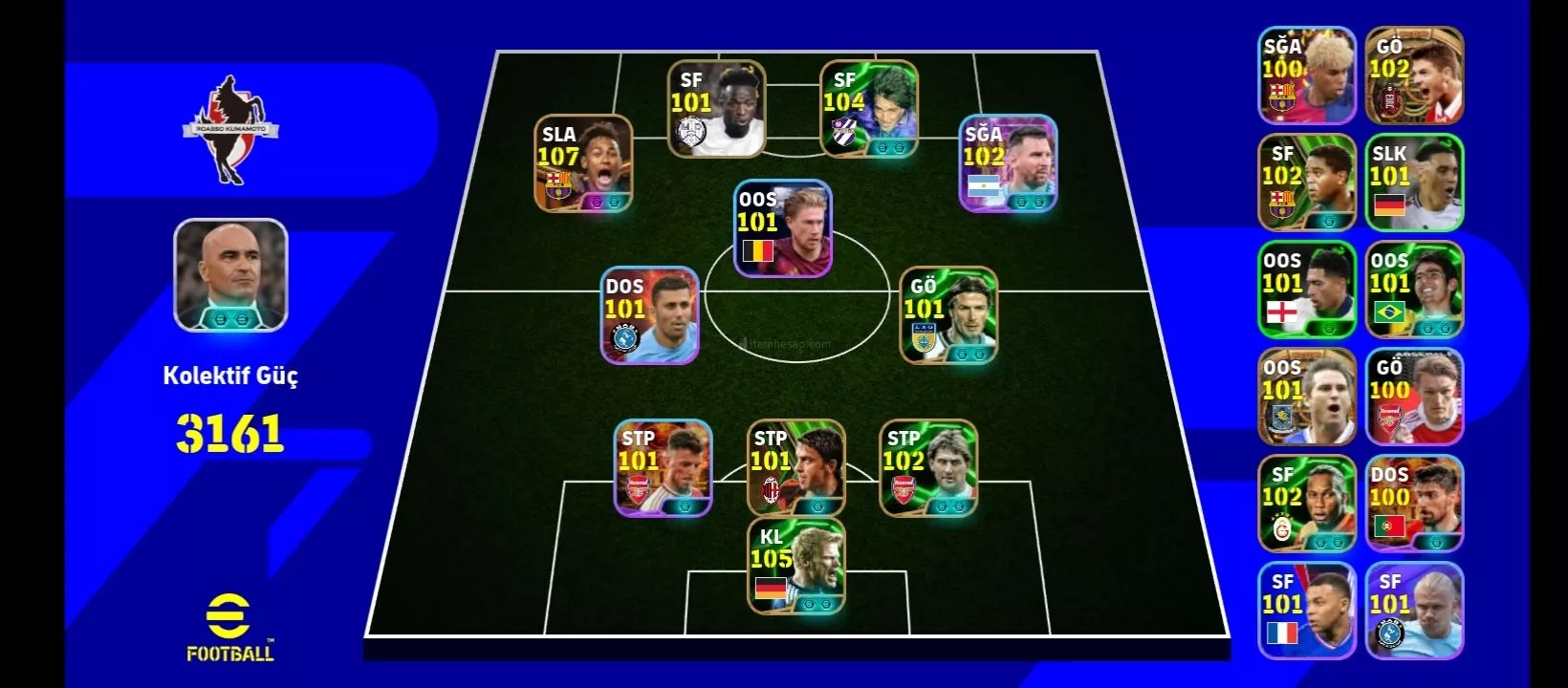Select the DOS 101 defensive midfielder card

click(x=649, y=315)
